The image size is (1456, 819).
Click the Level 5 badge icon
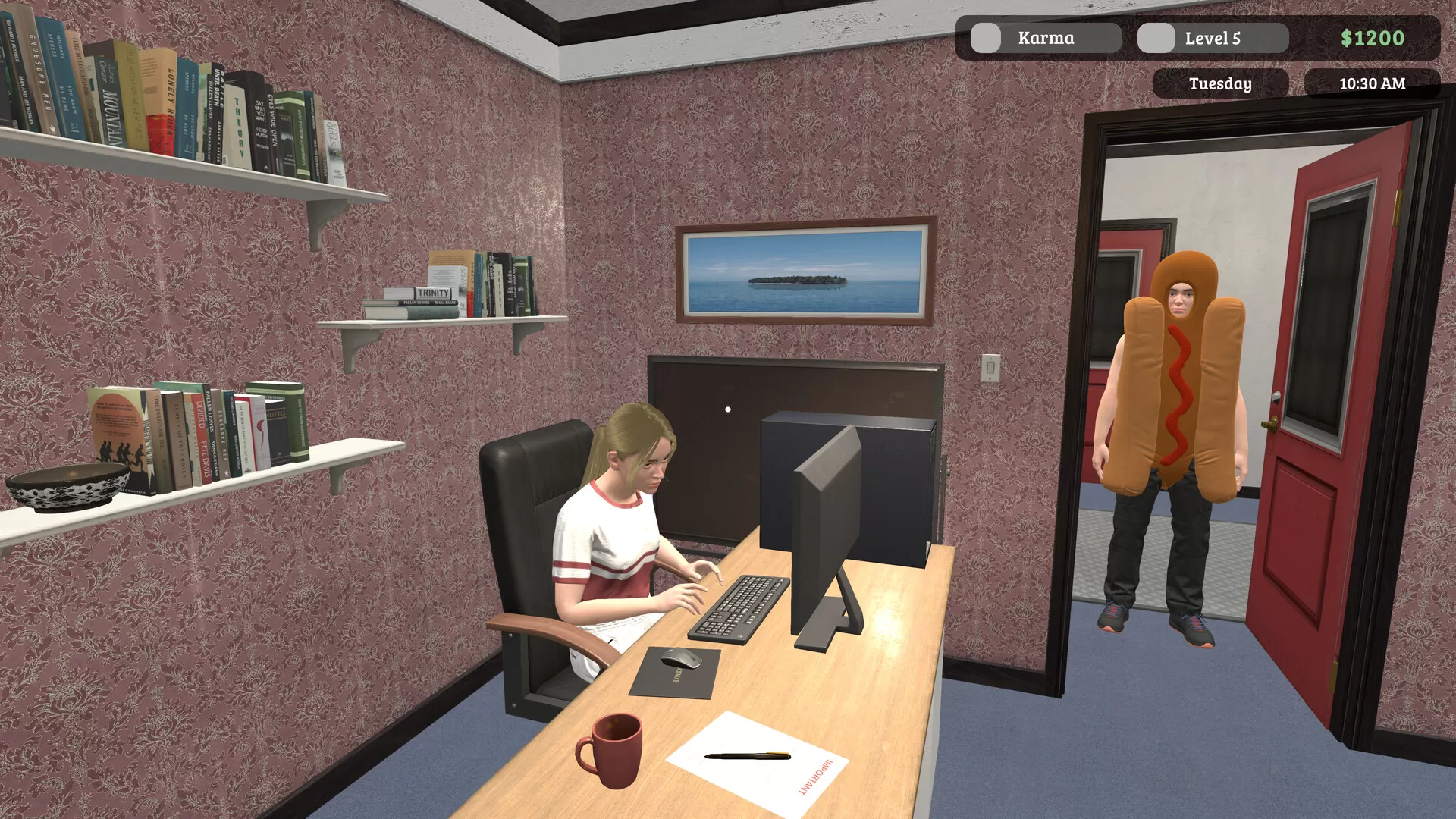(x=1157, y=37)
